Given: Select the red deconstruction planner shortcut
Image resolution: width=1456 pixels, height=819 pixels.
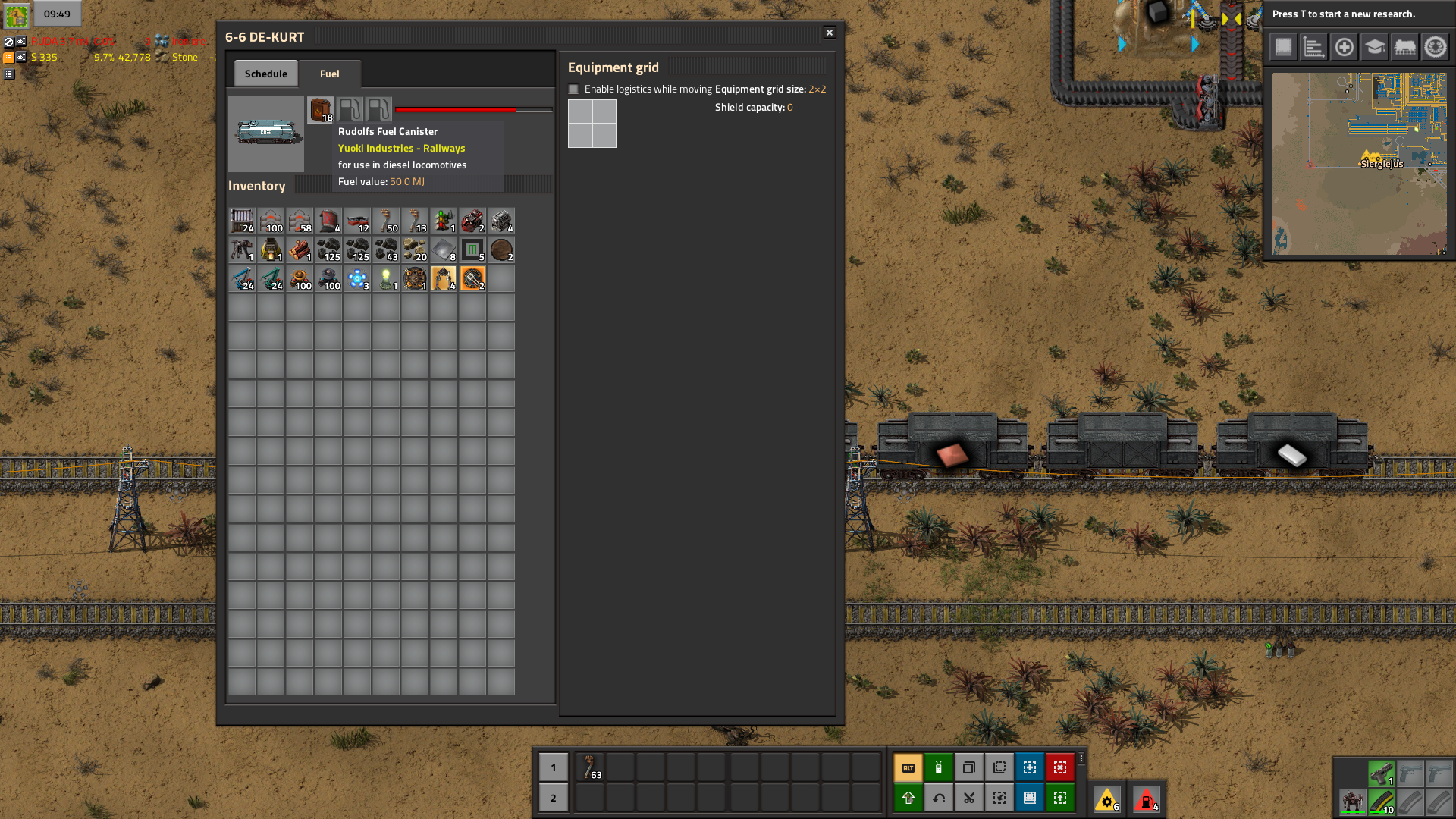Looking at the screenshot, I should coord(1060,767).
